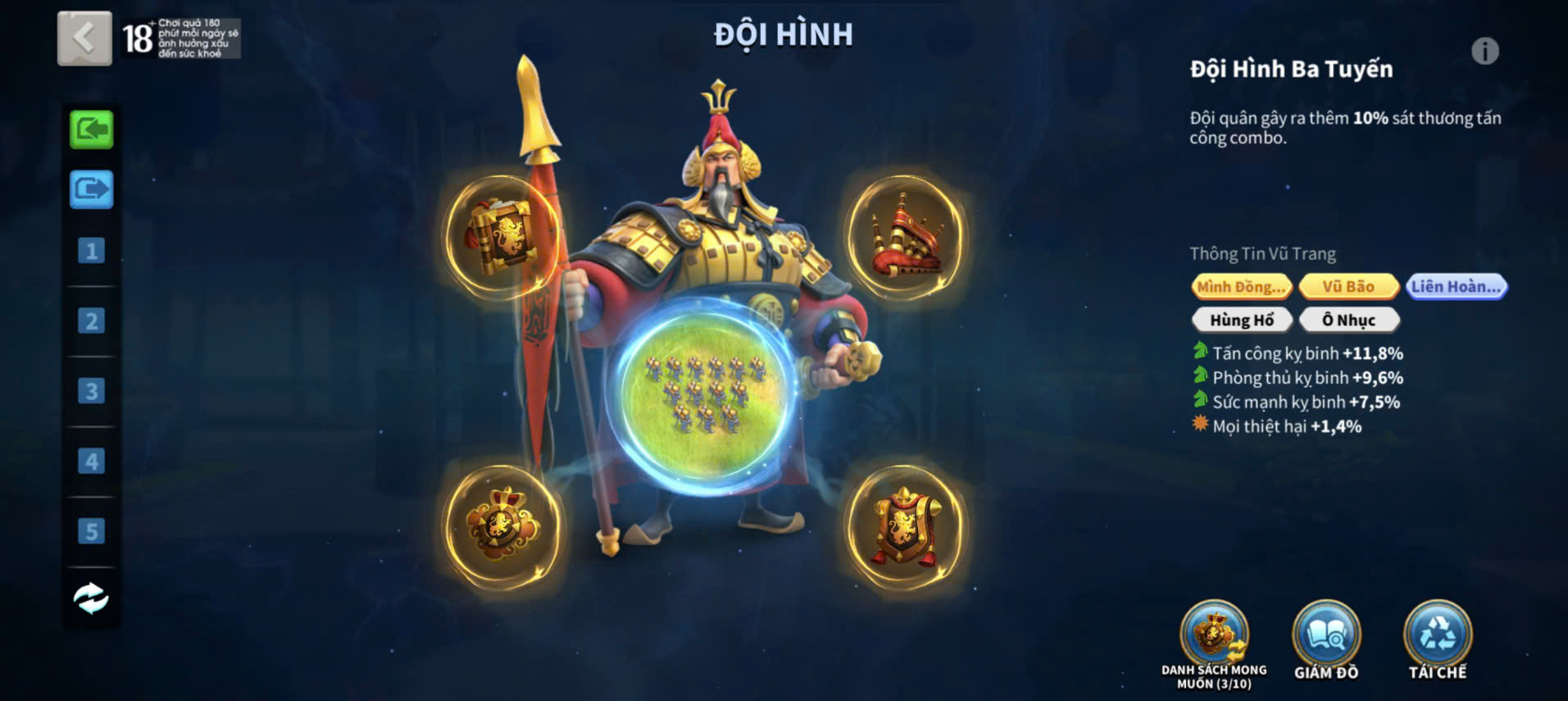This screenshot has height=701, width=1568.
Task: Open formation preset 5
Action: pyautogui.click(x=91, y=531)
